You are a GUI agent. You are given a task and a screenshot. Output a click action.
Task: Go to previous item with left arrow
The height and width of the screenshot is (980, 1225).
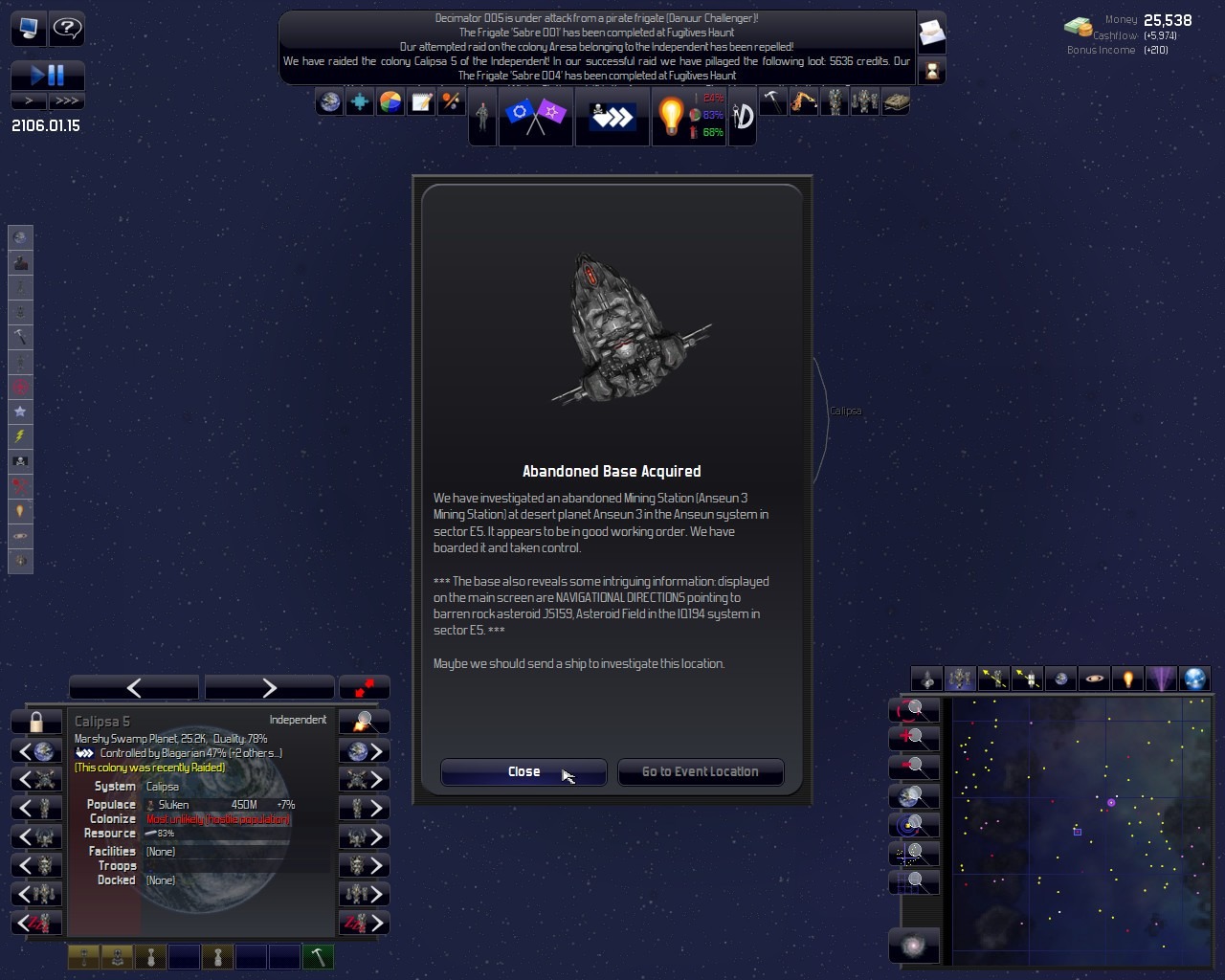134,687
